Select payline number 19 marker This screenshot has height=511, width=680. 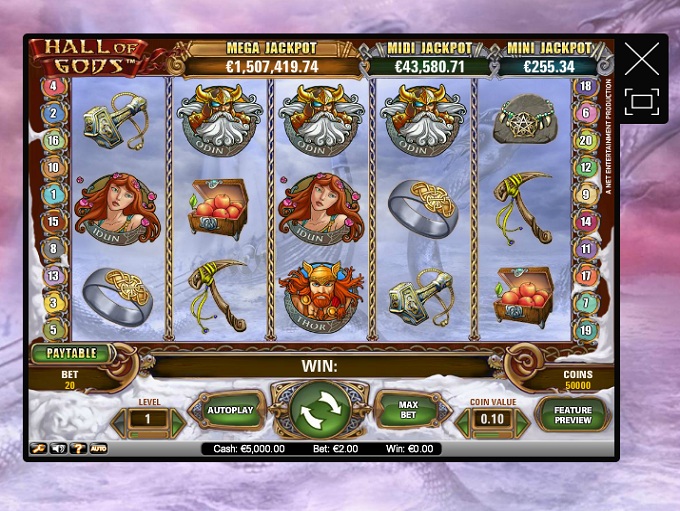[x=587, y=330]
